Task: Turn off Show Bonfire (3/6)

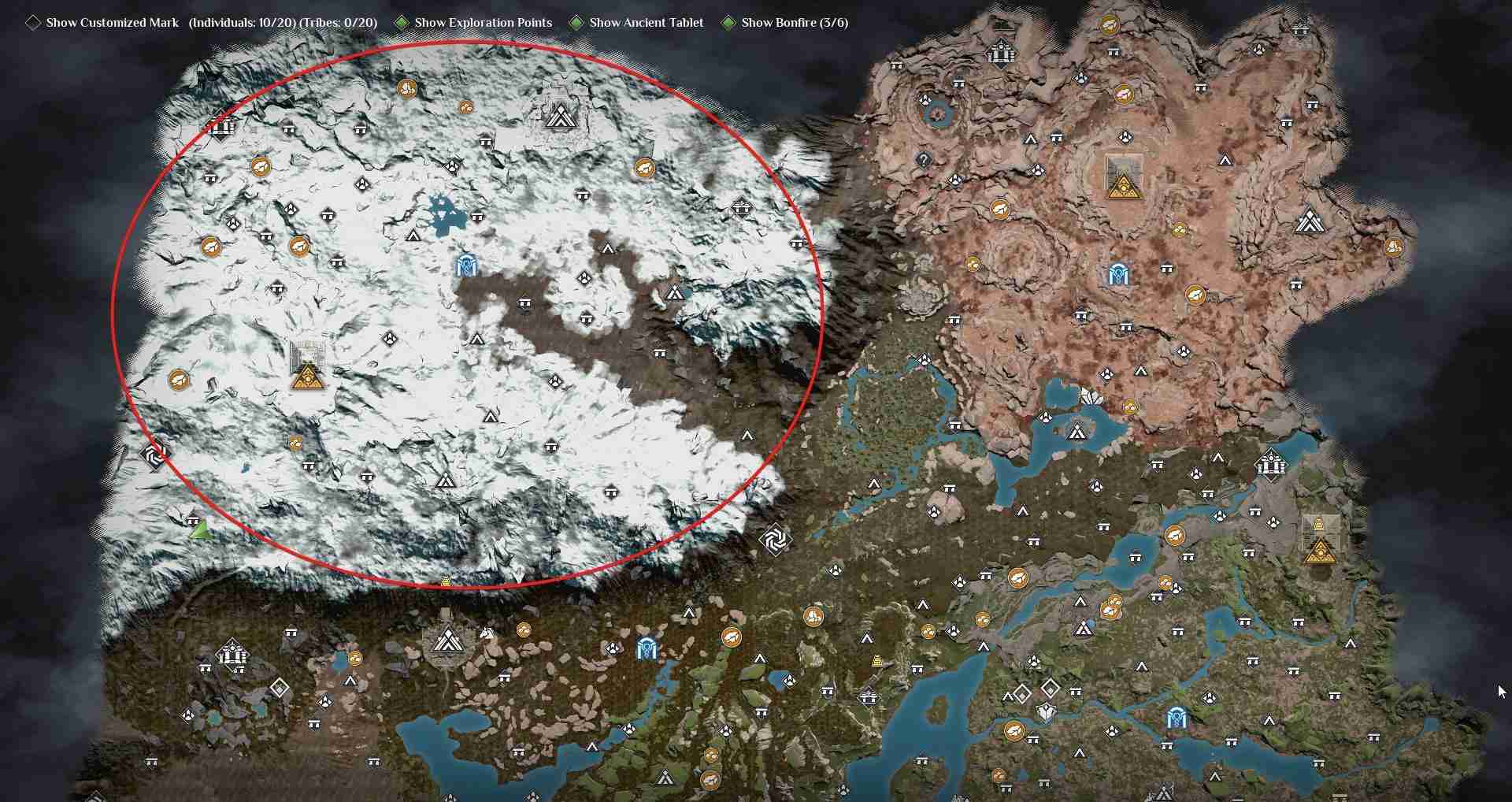Action: pyautogui.click(x=728, y=23)
